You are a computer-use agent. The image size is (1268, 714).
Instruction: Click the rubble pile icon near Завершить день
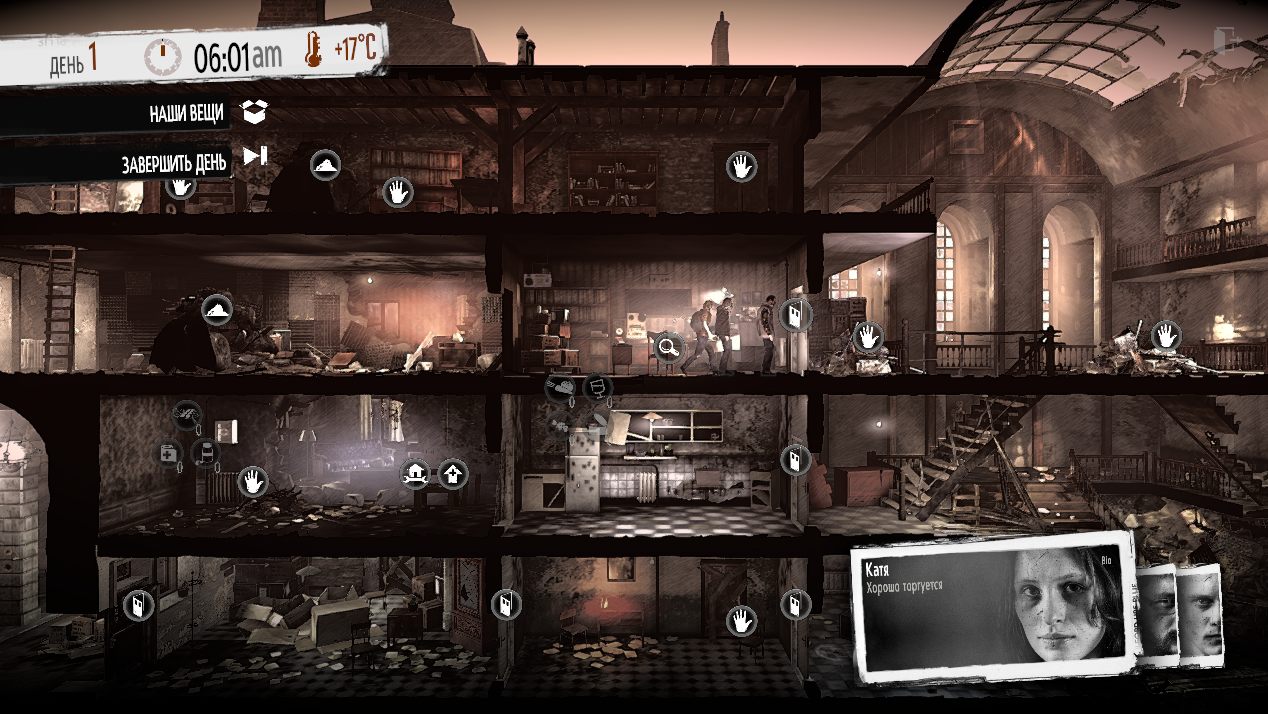(x=324, y=164)
